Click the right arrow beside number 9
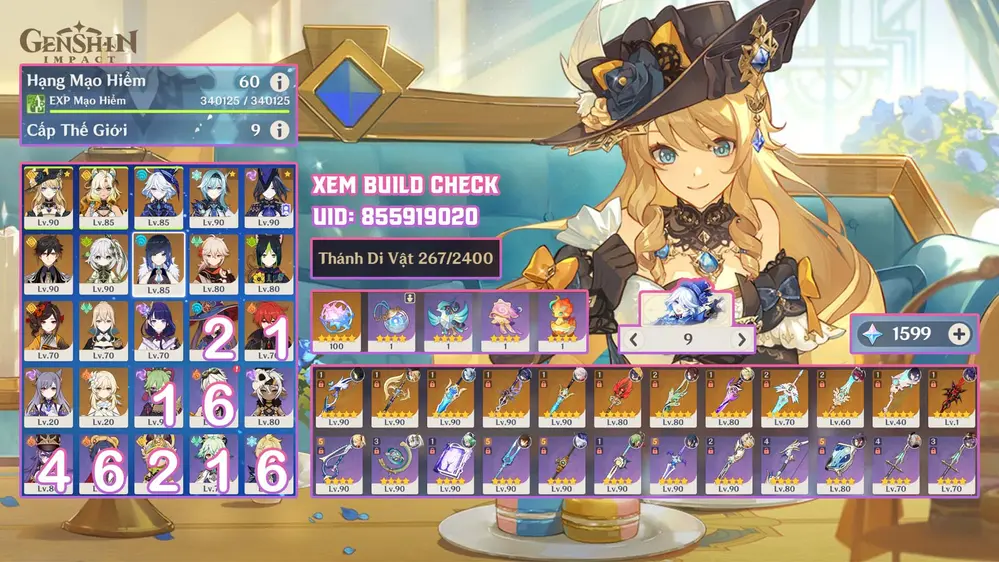 (x=741, y=340)
